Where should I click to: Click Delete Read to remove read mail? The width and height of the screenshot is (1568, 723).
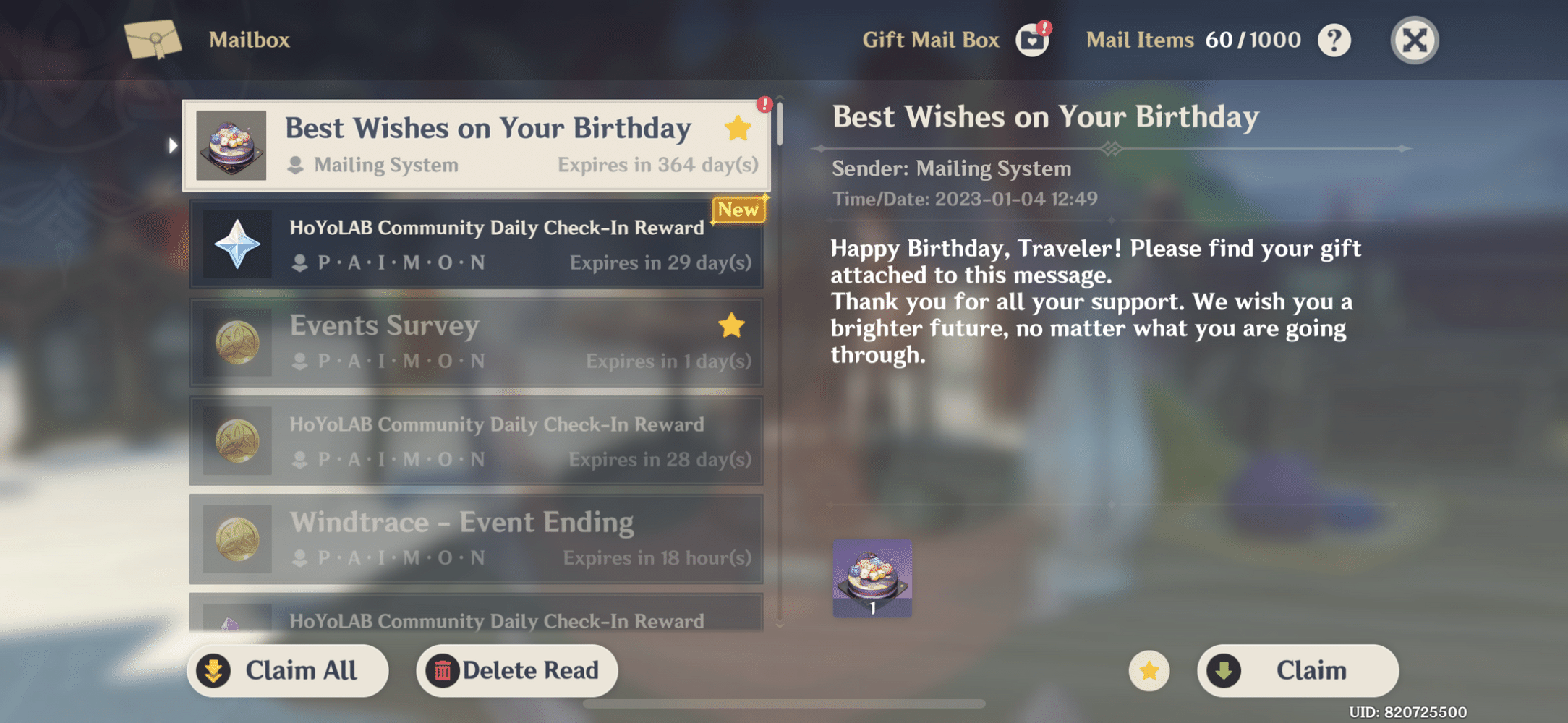[x=516, y=670]
